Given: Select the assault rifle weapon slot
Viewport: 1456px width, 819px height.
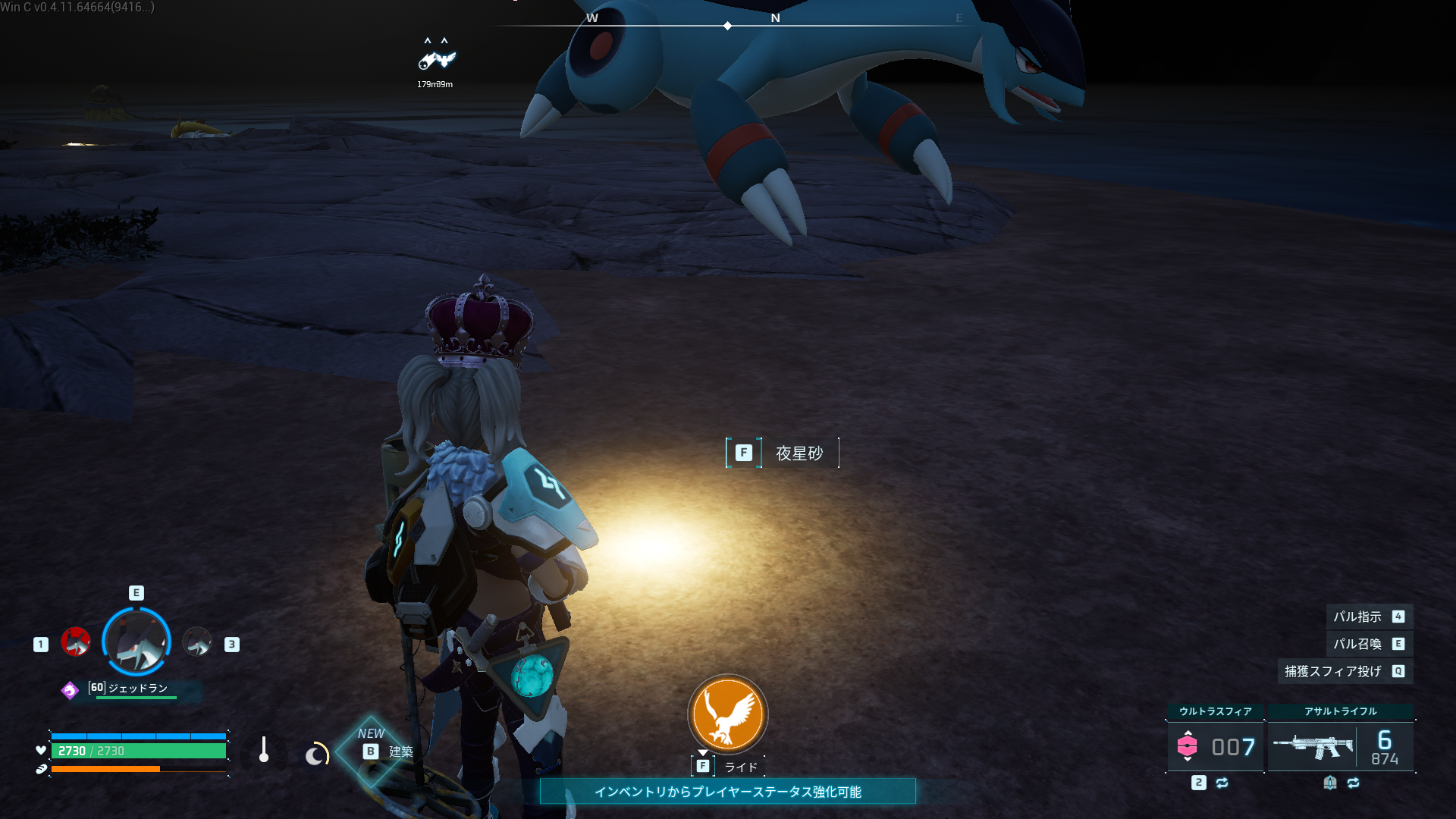Looking at the screenshot, I should pyautogui.click(x=1340, y=746).
